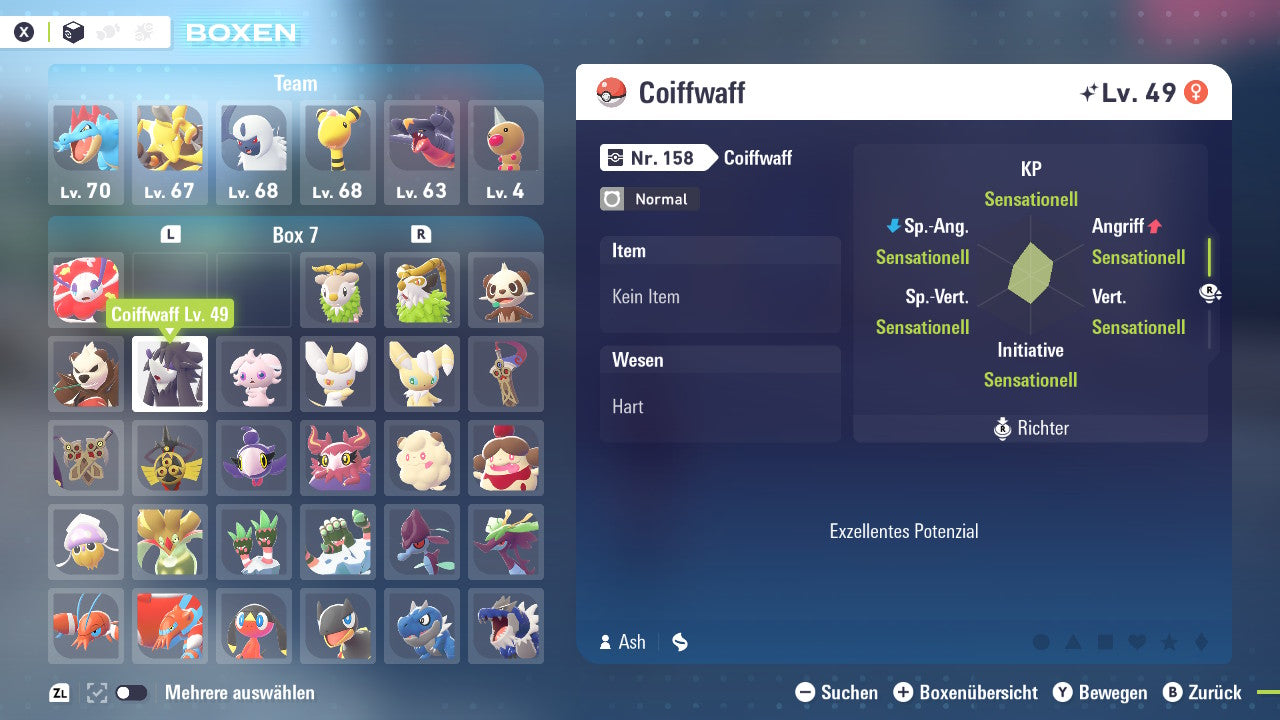Image resolution: width=1280 pixels, height=720 pixels.
Task: Click the X icon at the top left
Action: tap(24, 31)
